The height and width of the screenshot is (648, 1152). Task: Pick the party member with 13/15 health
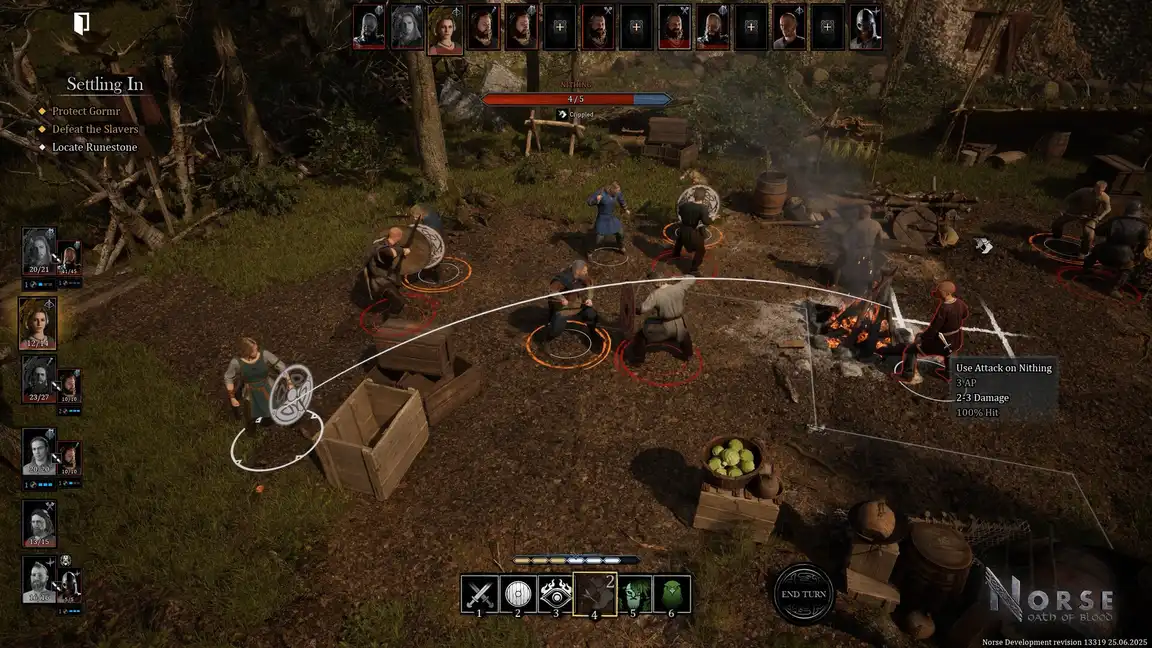(x=39, y=524)
